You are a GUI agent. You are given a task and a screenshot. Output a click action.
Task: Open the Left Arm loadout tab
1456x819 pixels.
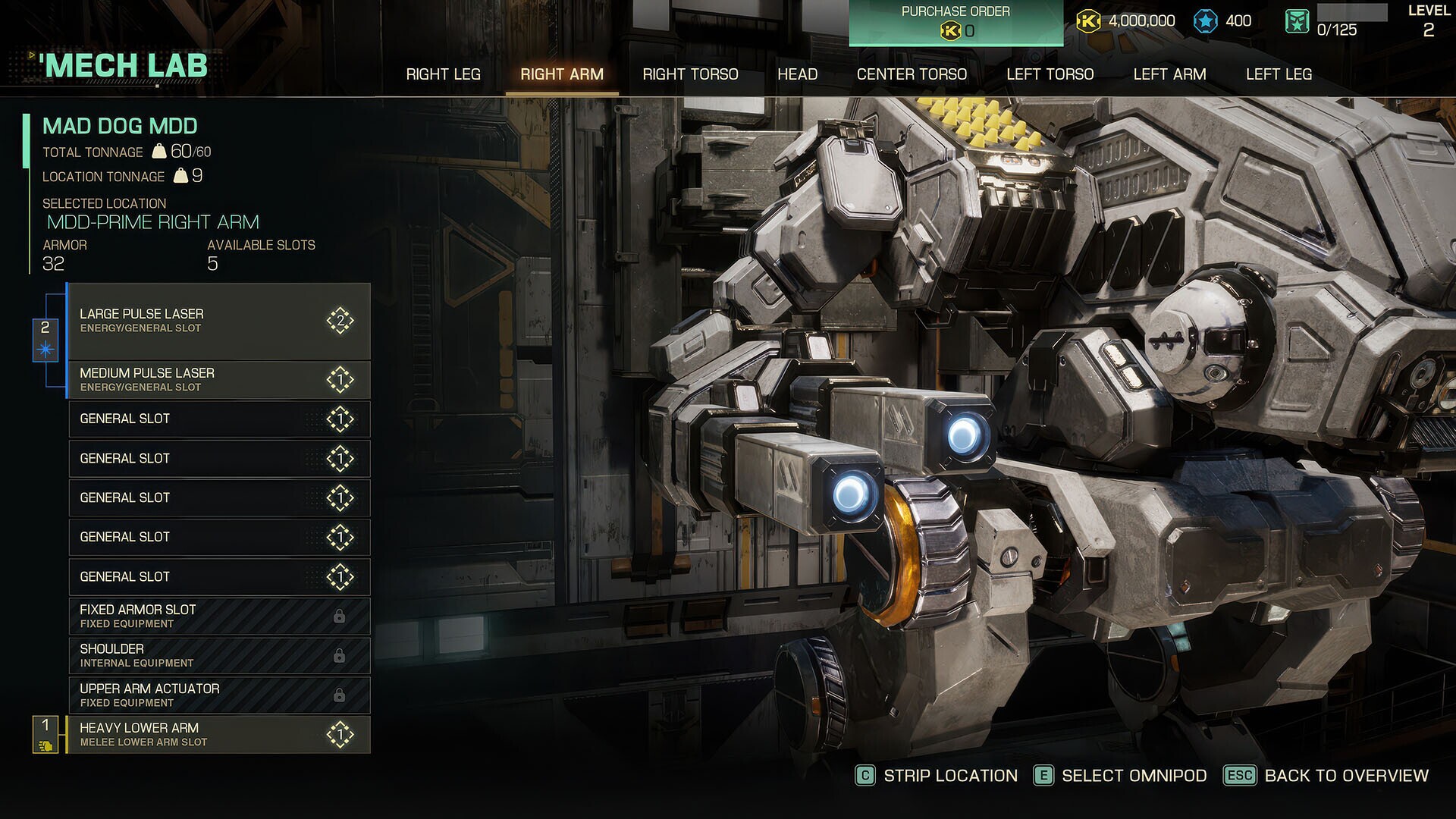coord(1169,74)
